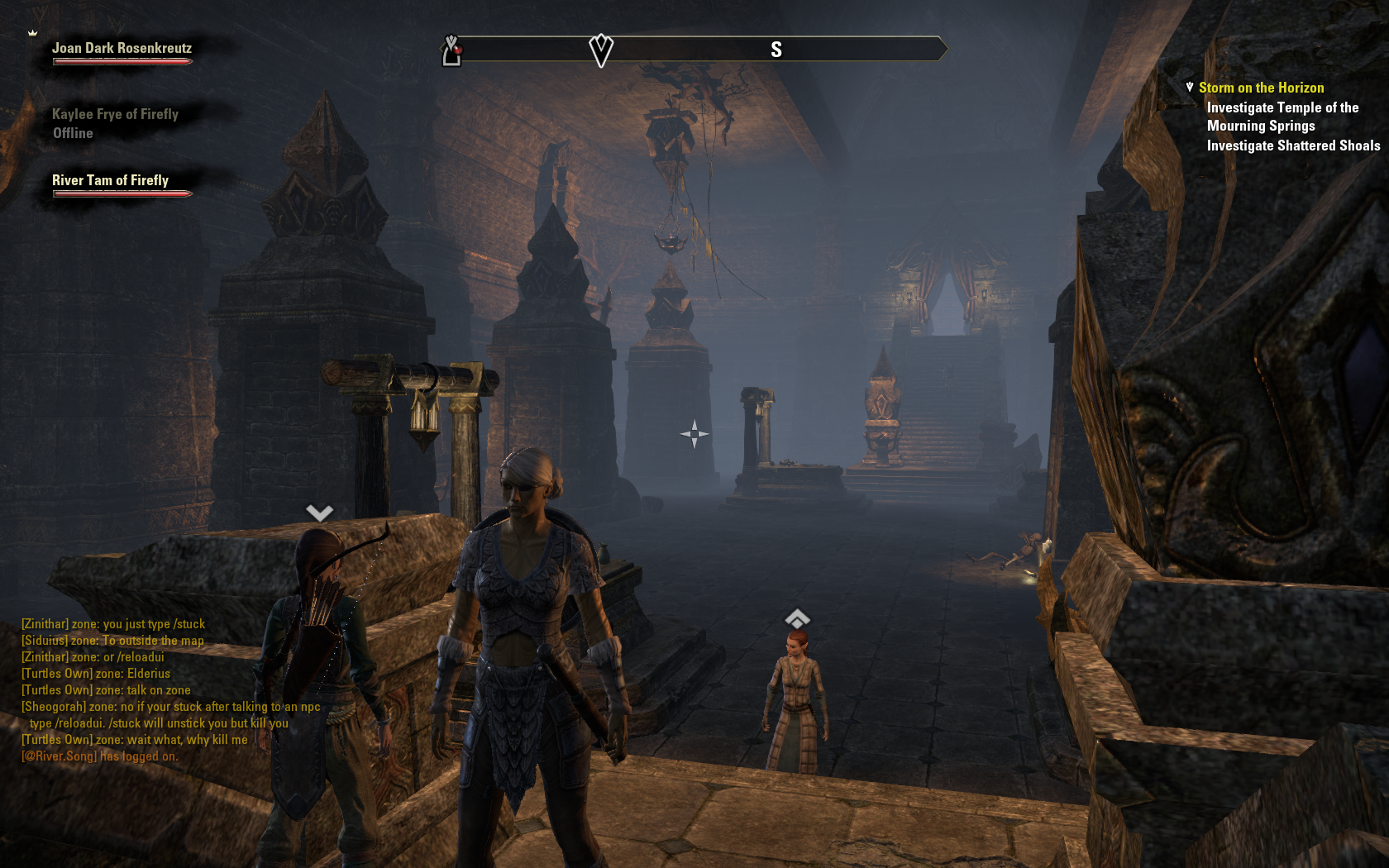Select River Tam of Firefly group frame
This screenshot has width=1389, height=868.
click(x=110, y=181)
